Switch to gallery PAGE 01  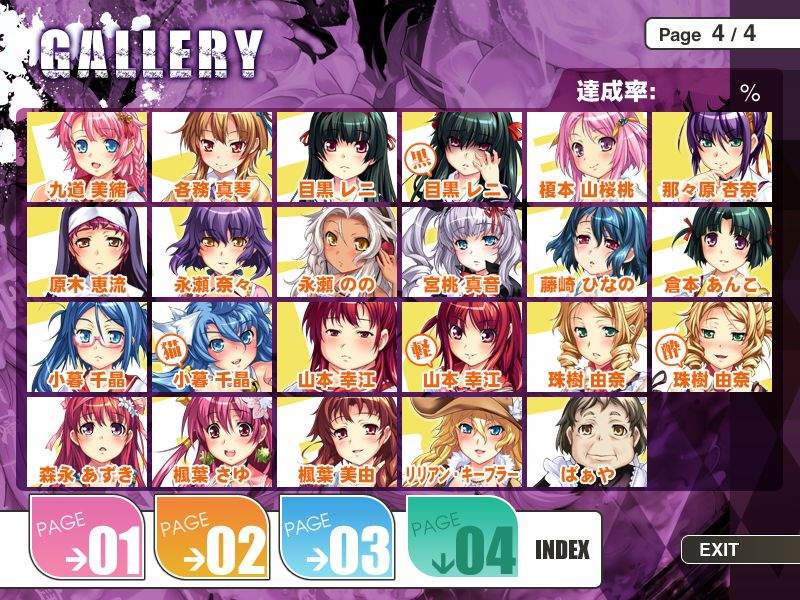point(87,540)
